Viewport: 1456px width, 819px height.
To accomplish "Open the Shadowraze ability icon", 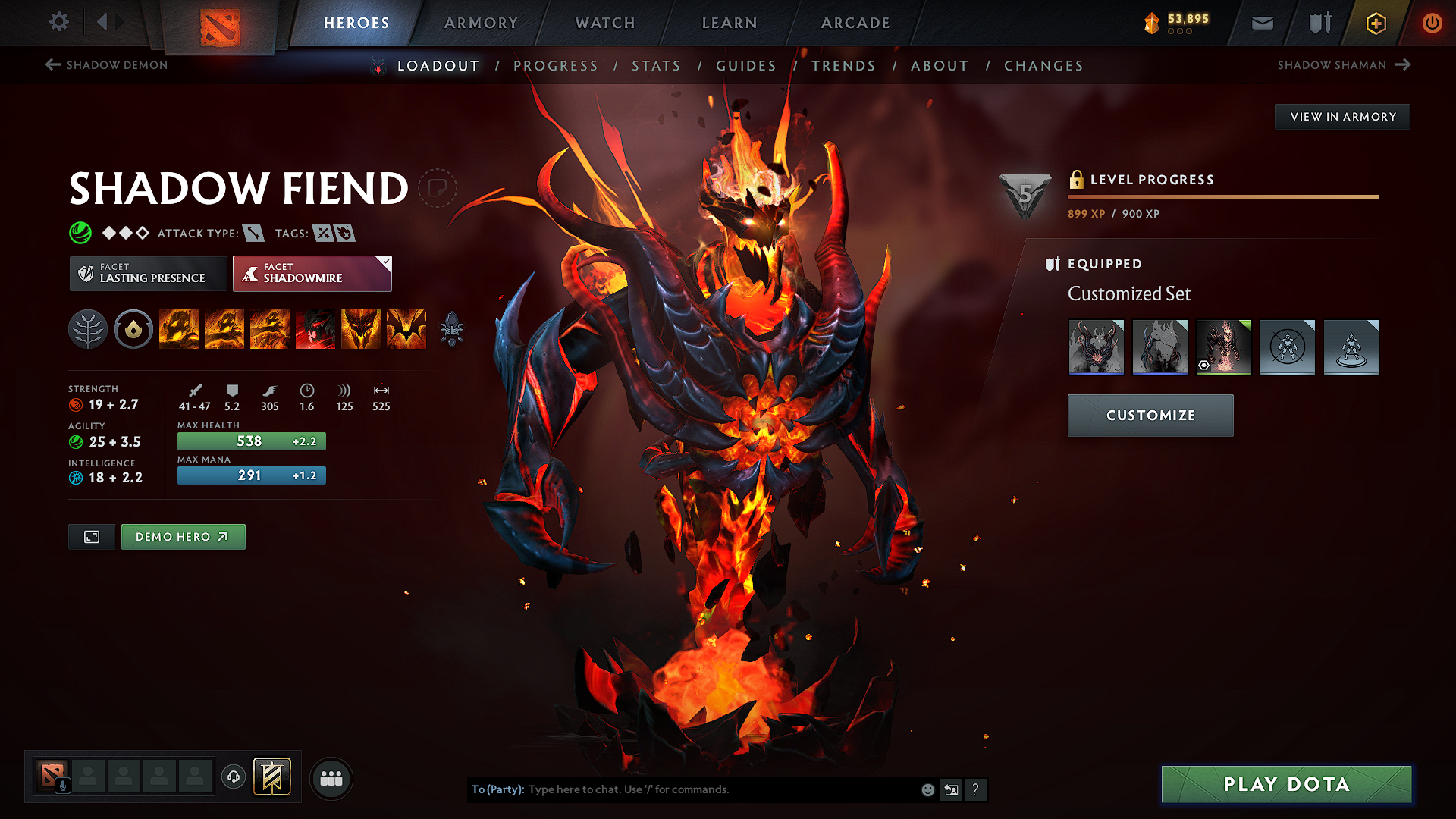I will click(x=179, y=329).
